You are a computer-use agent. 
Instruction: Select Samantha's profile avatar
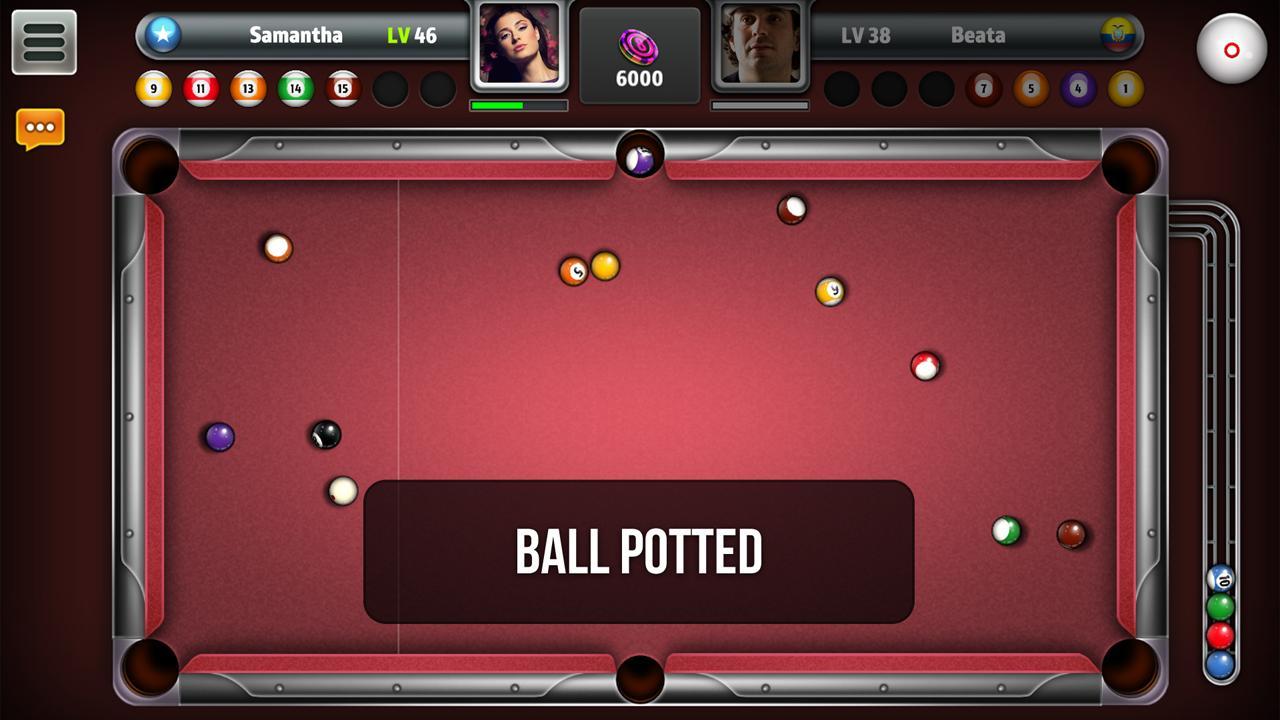pos(519,47)
